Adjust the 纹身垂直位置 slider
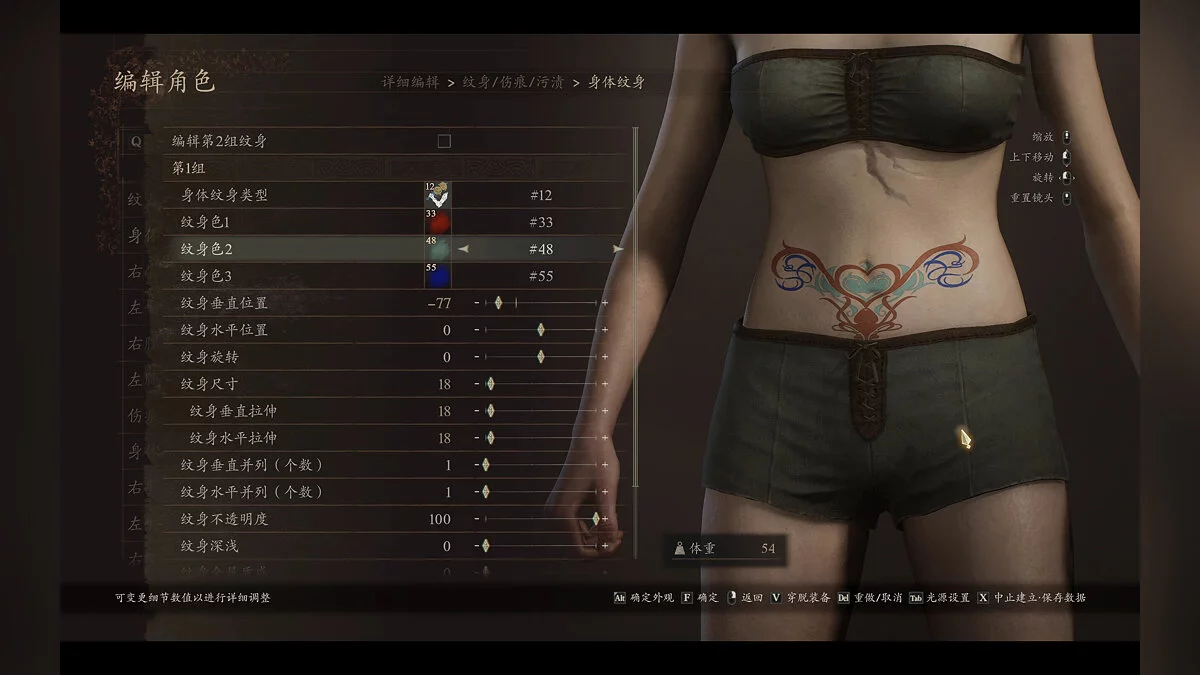The height and width of the screenshot is (675, 1200). (498, 303)
